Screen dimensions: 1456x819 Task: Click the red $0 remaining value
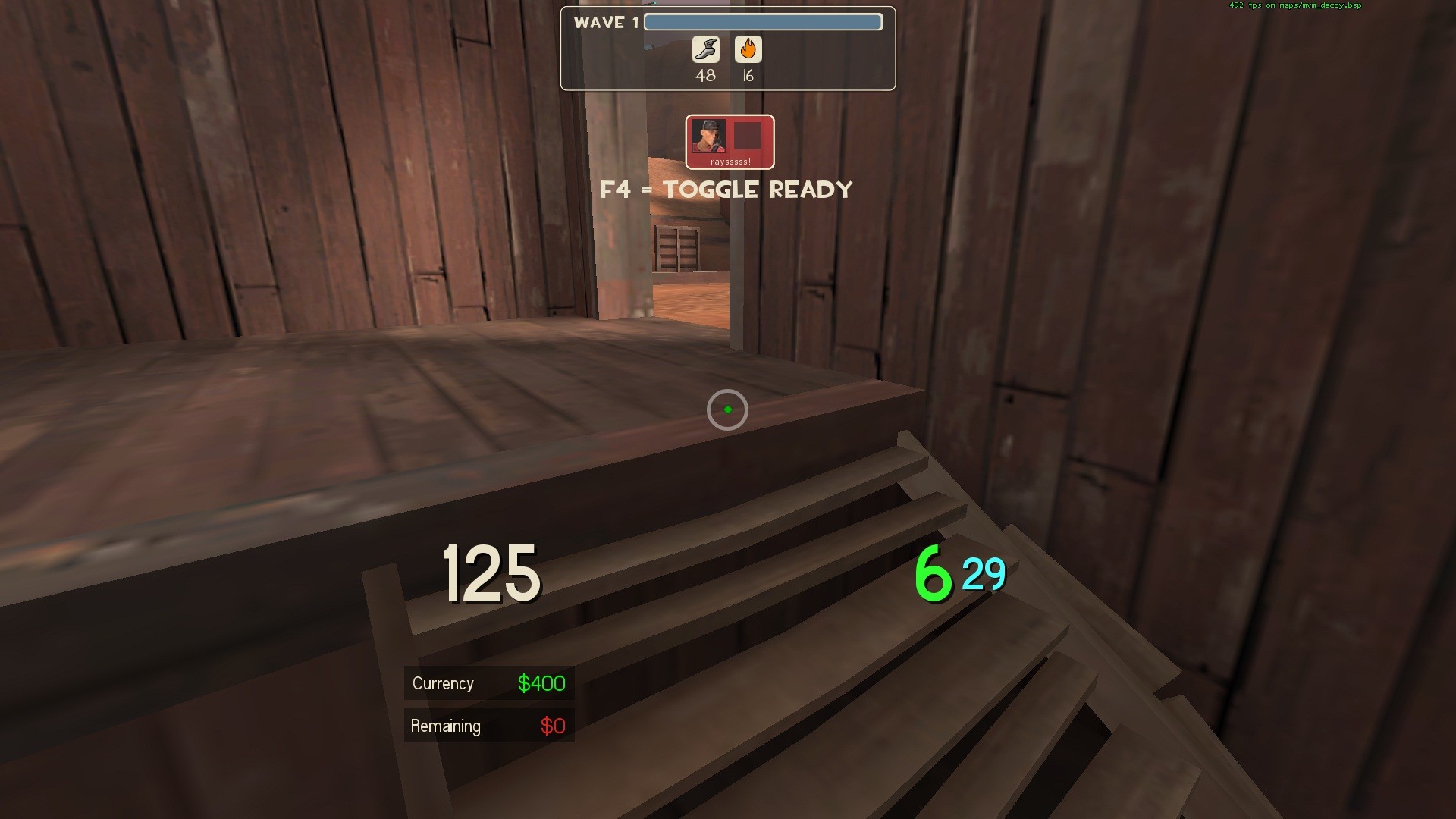[x=552, y=726]
